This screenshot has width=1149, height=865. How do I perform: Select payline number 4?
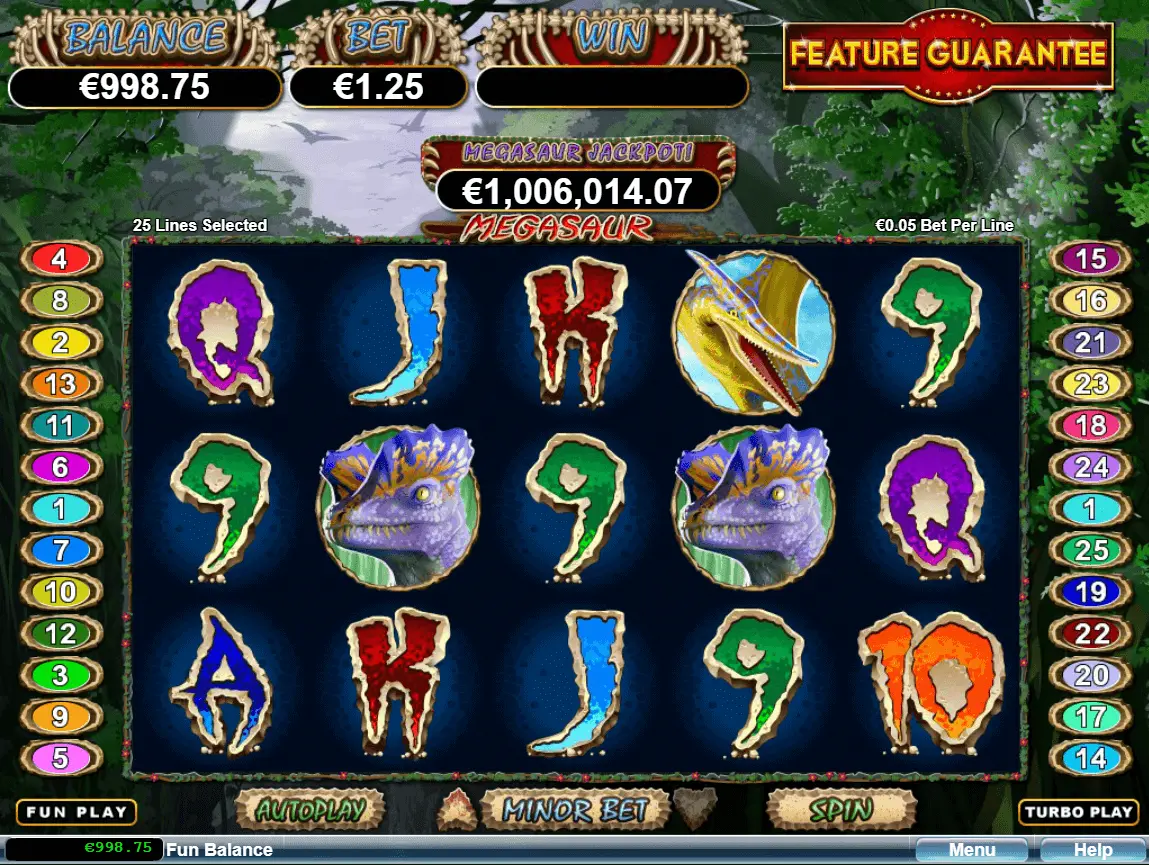pos(60,260)
